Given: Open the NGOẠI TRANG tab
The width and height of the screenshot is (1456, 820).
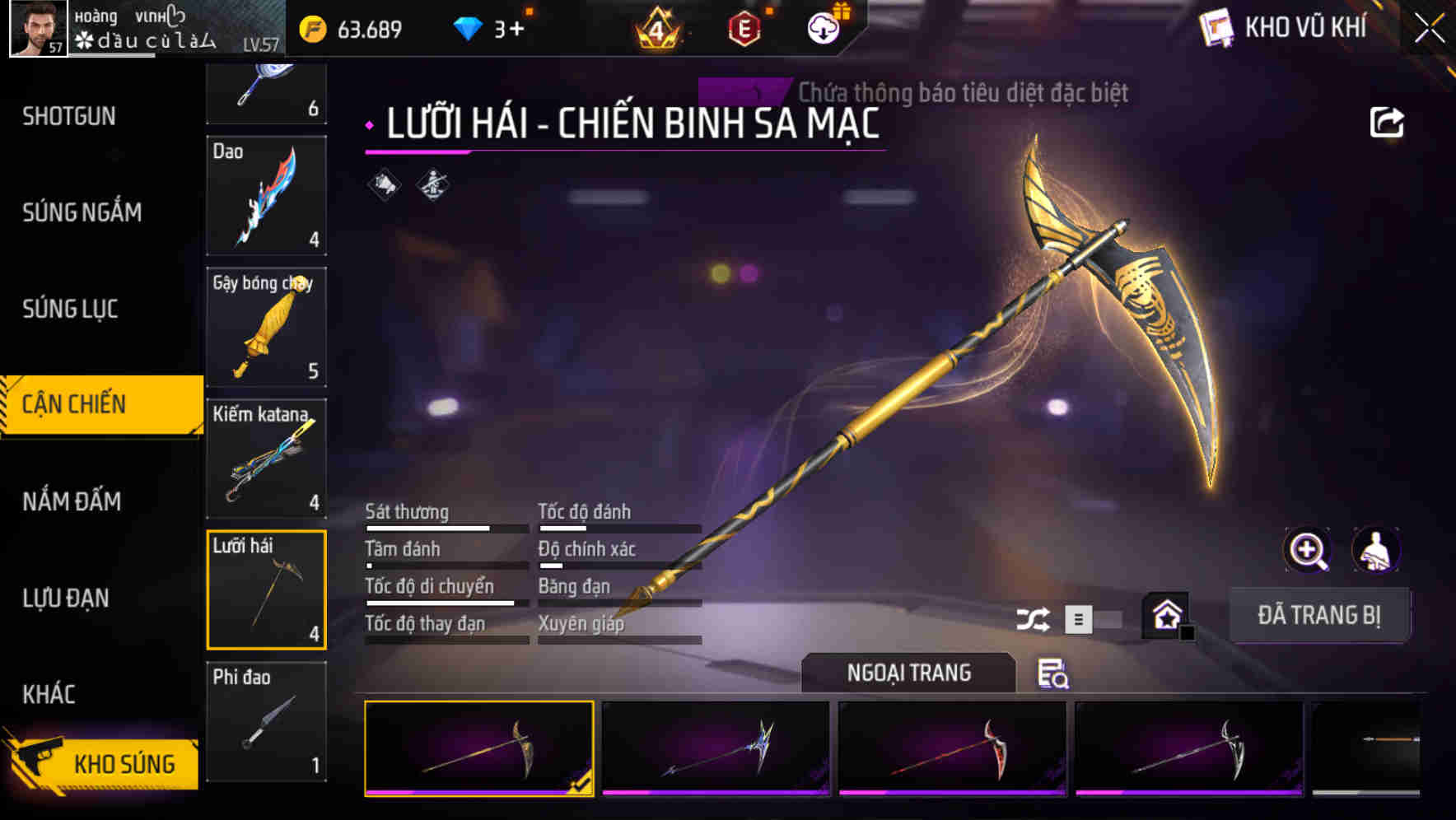Looking at the screenshot, I should 908,672.
